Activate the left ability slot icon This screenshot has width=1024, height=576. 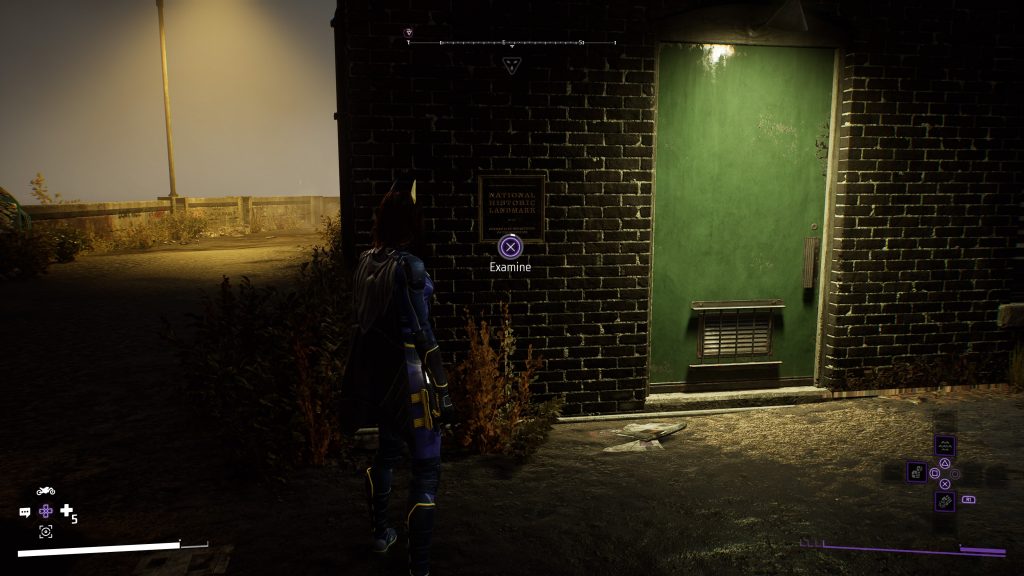click(916, 471)
